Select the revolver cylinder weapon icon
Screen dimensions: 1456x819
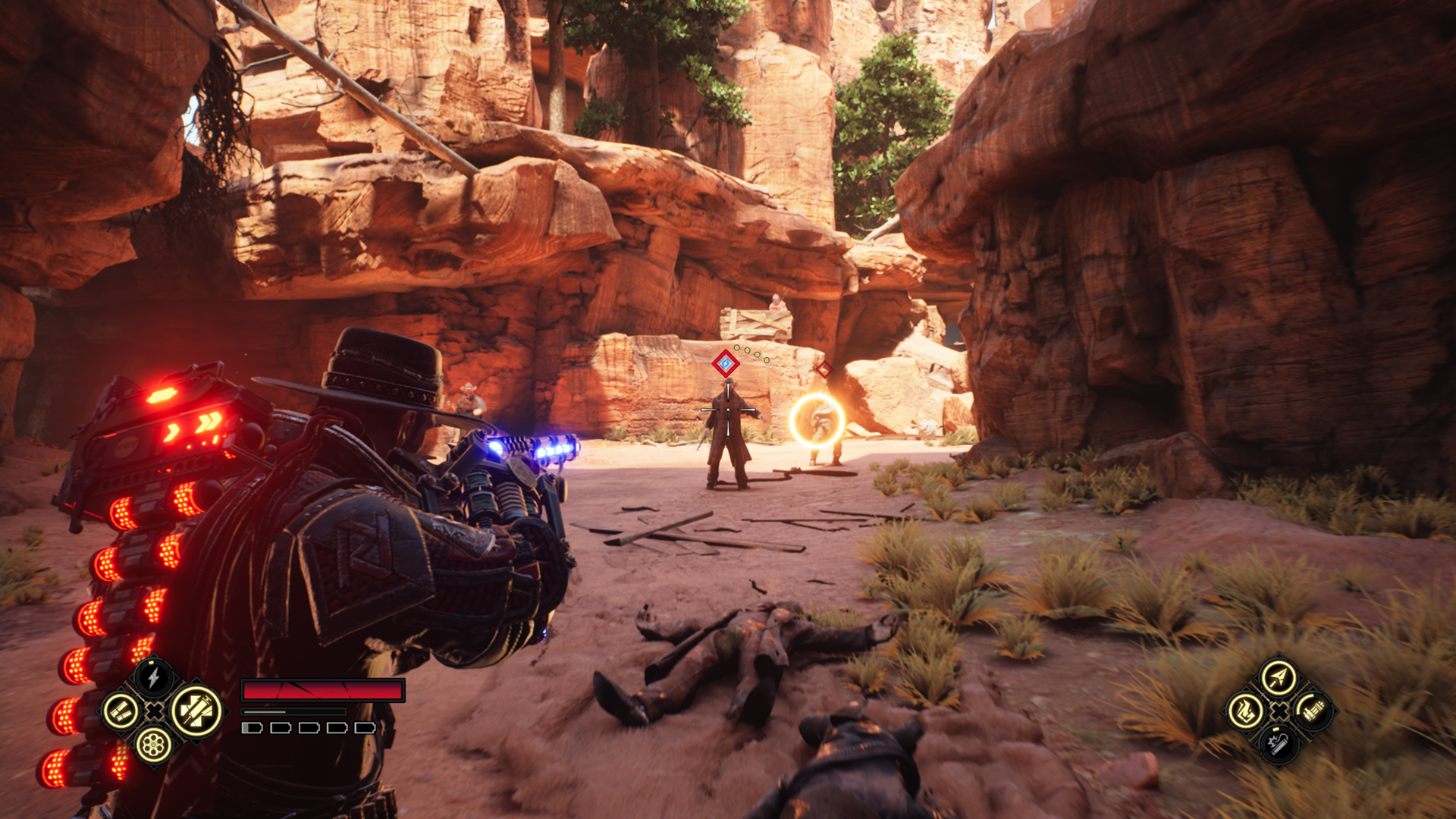point(153,745)
